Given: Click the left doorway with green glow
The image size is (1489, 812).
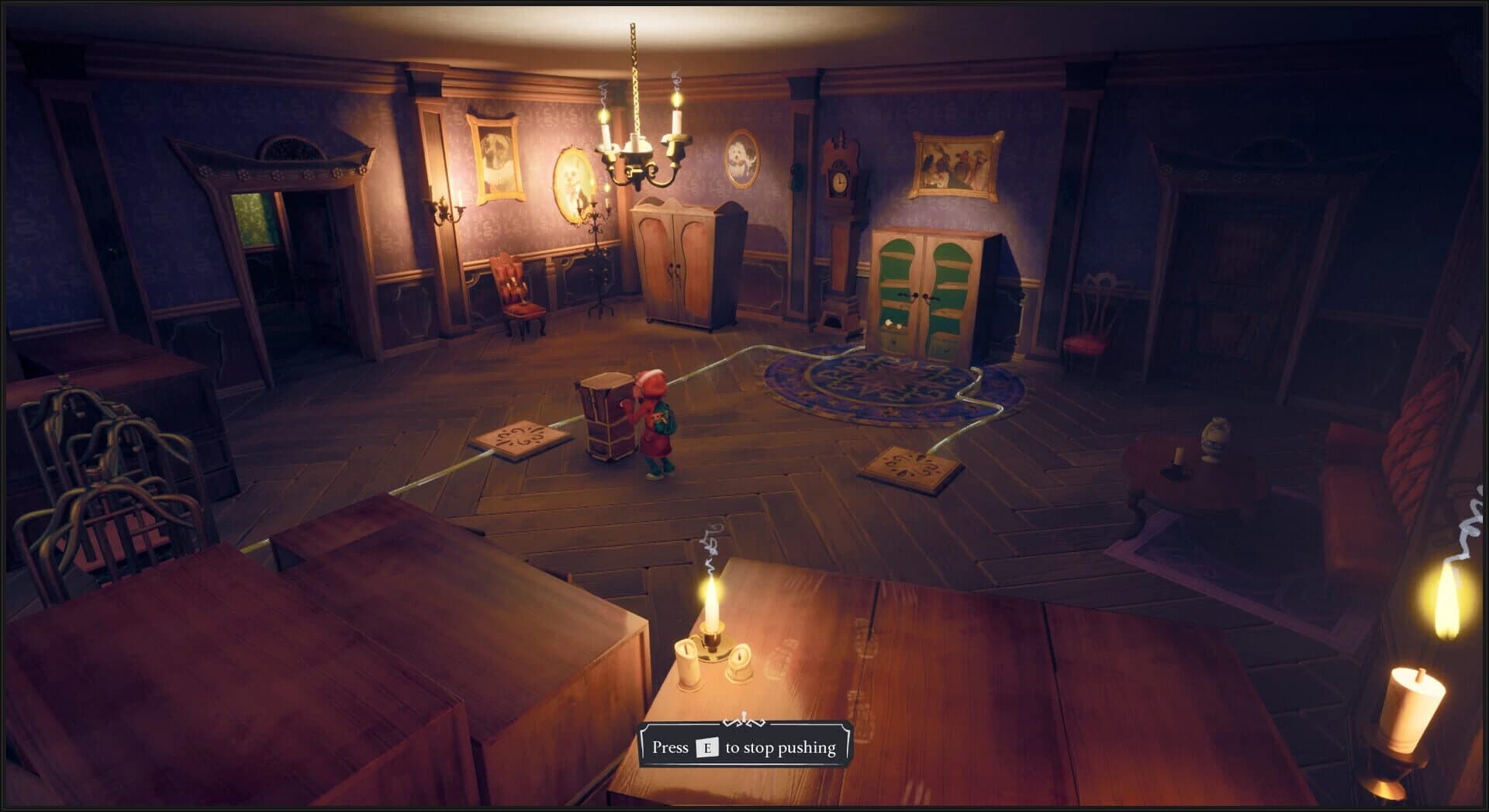Looking at the screenshot, I should 264,233.
